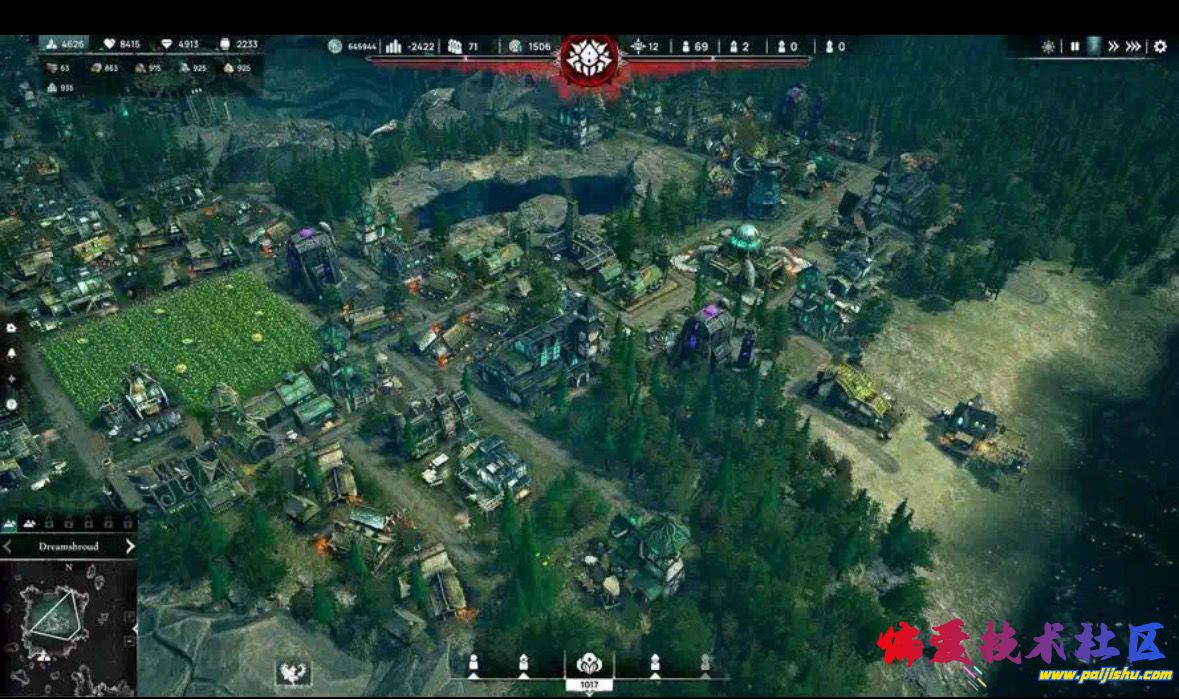Click the red faction emblem at top center
Viewport: 1179px width, 699px height.
click(x=589, y=58)
